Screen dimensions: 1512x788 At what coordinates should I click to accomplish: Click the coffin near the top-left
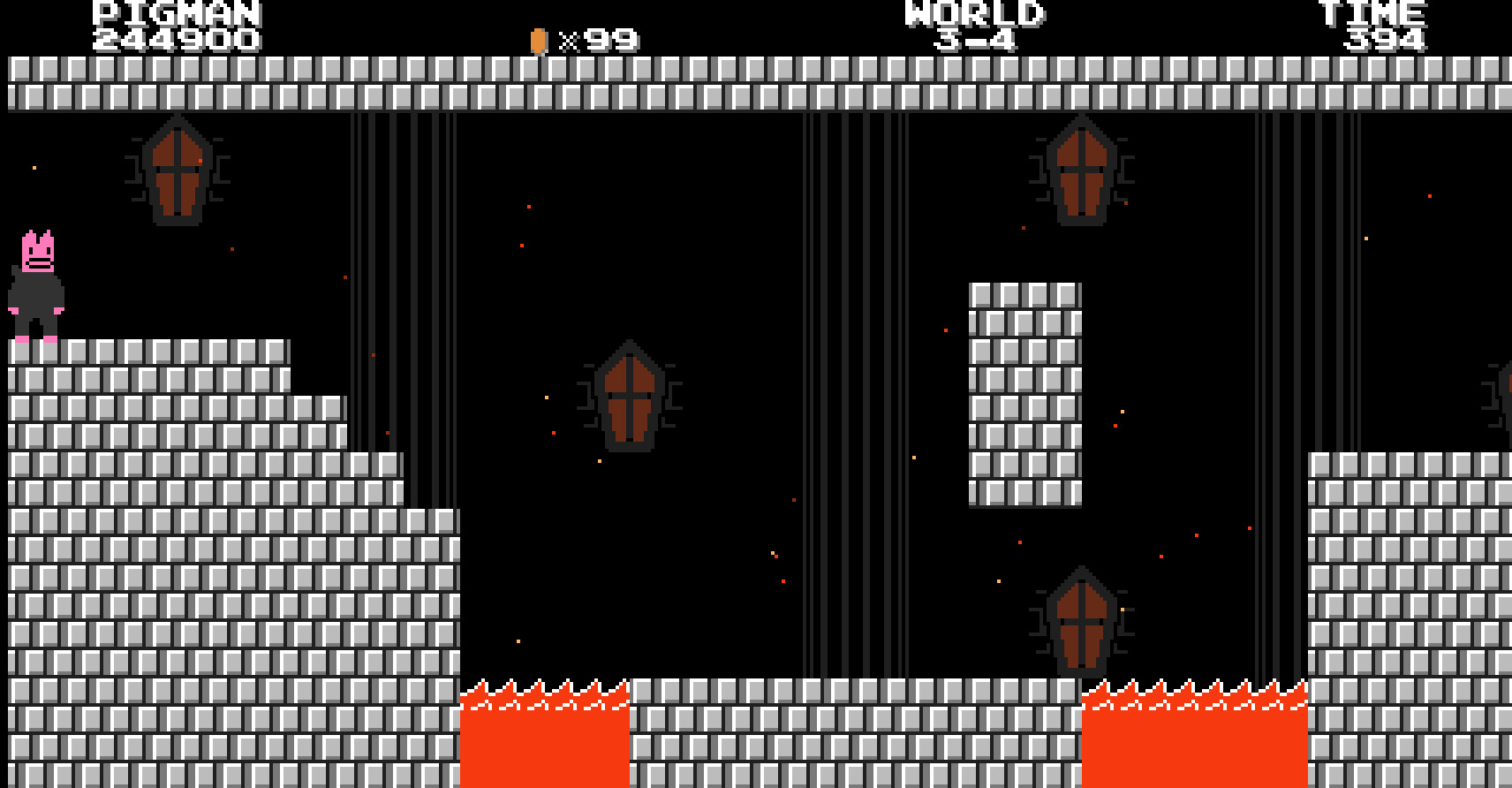click(179, 170)
